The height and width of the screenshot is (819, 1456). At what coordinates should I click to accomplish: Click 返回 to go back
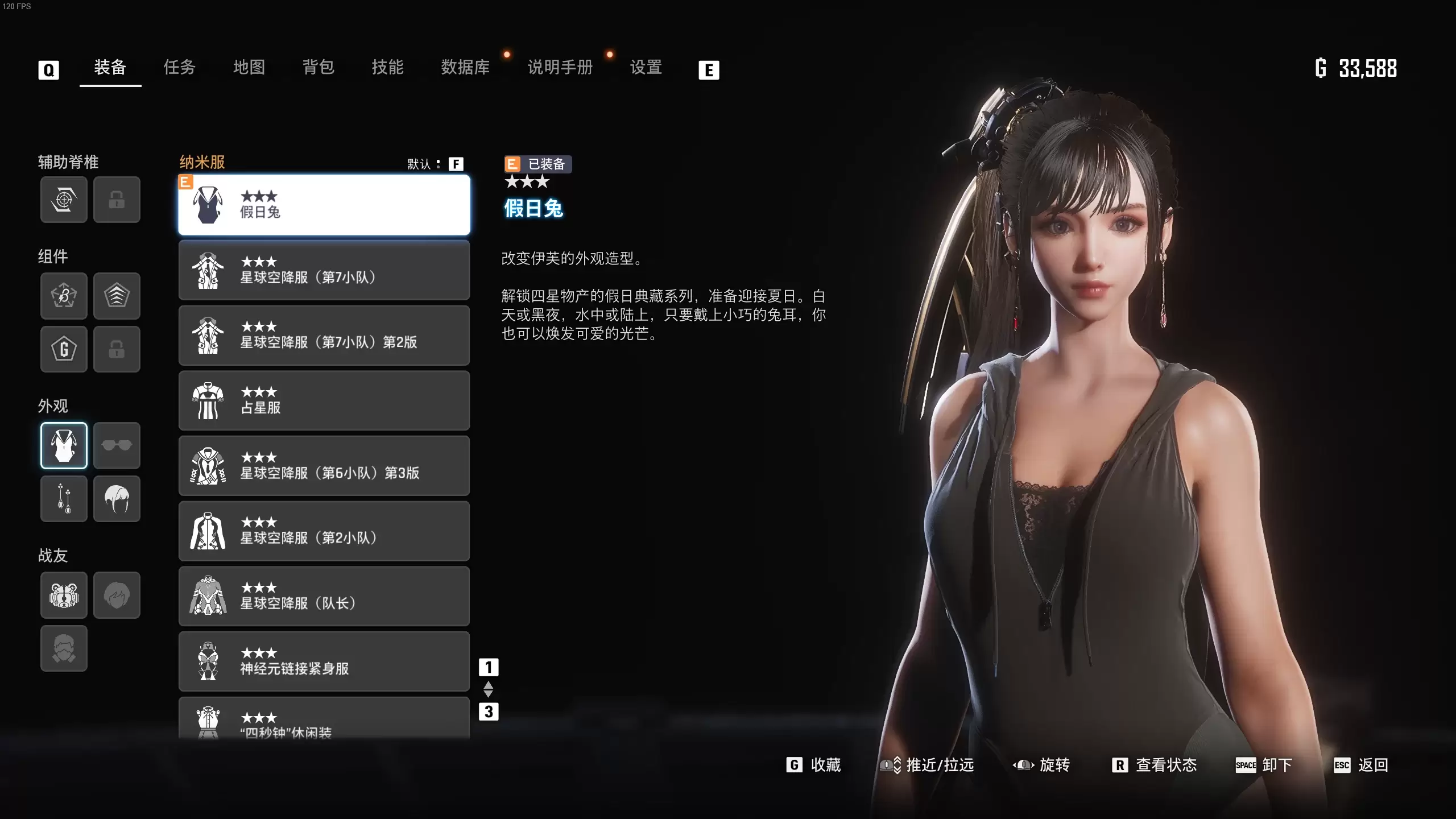click(1361, 765)
